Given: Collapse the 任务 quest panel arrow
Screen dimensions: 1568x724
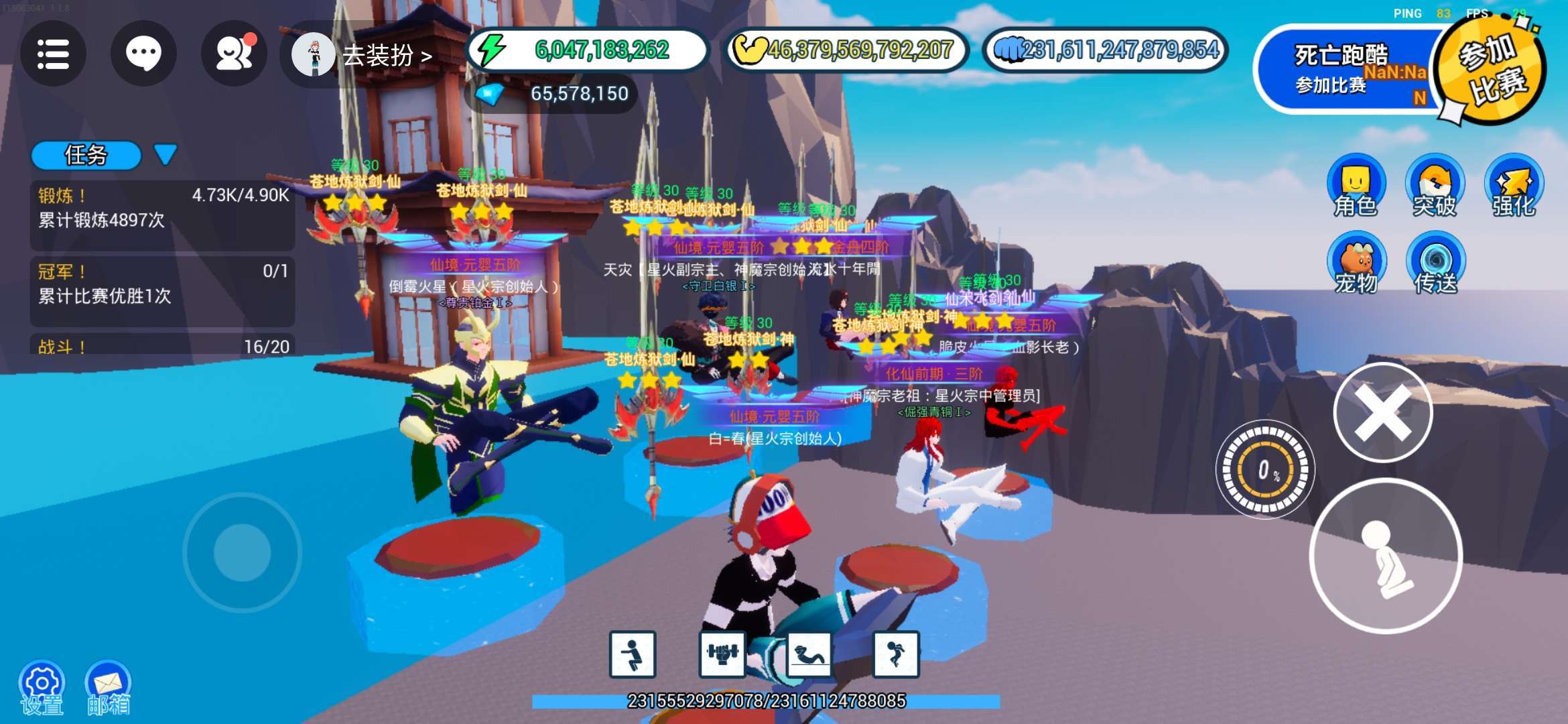Looking at the screenshot, I should click(x=165, y=154).
